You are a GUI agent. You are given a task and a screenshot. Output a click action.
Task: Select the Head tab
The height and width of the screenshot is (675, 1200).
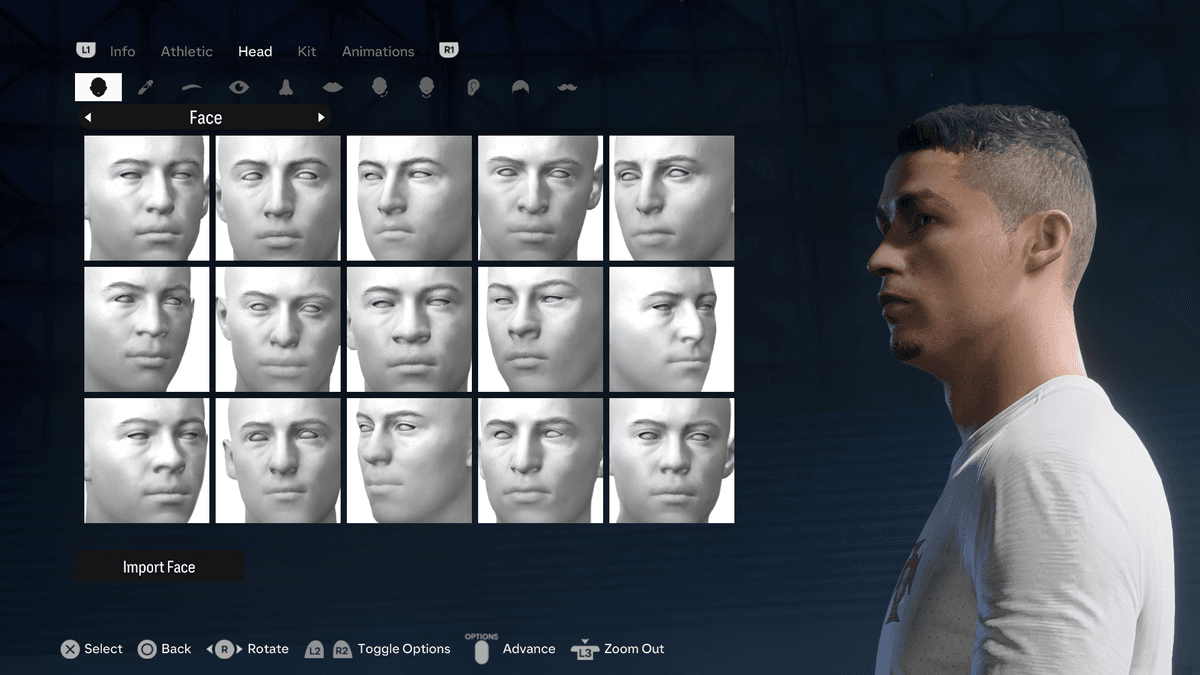click(255, 51)
